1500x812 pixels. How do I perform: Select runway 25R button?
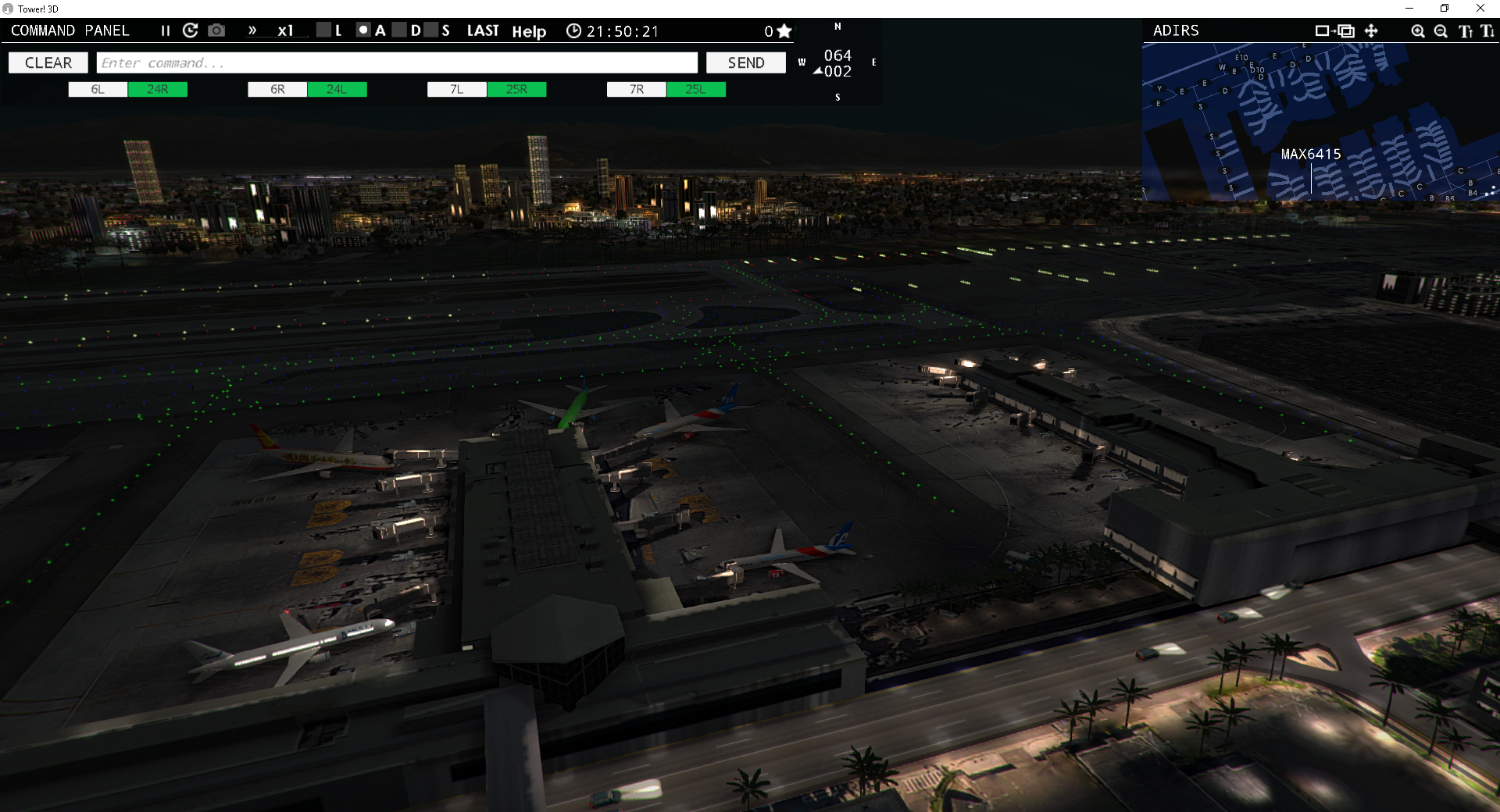tap(516, 89)
